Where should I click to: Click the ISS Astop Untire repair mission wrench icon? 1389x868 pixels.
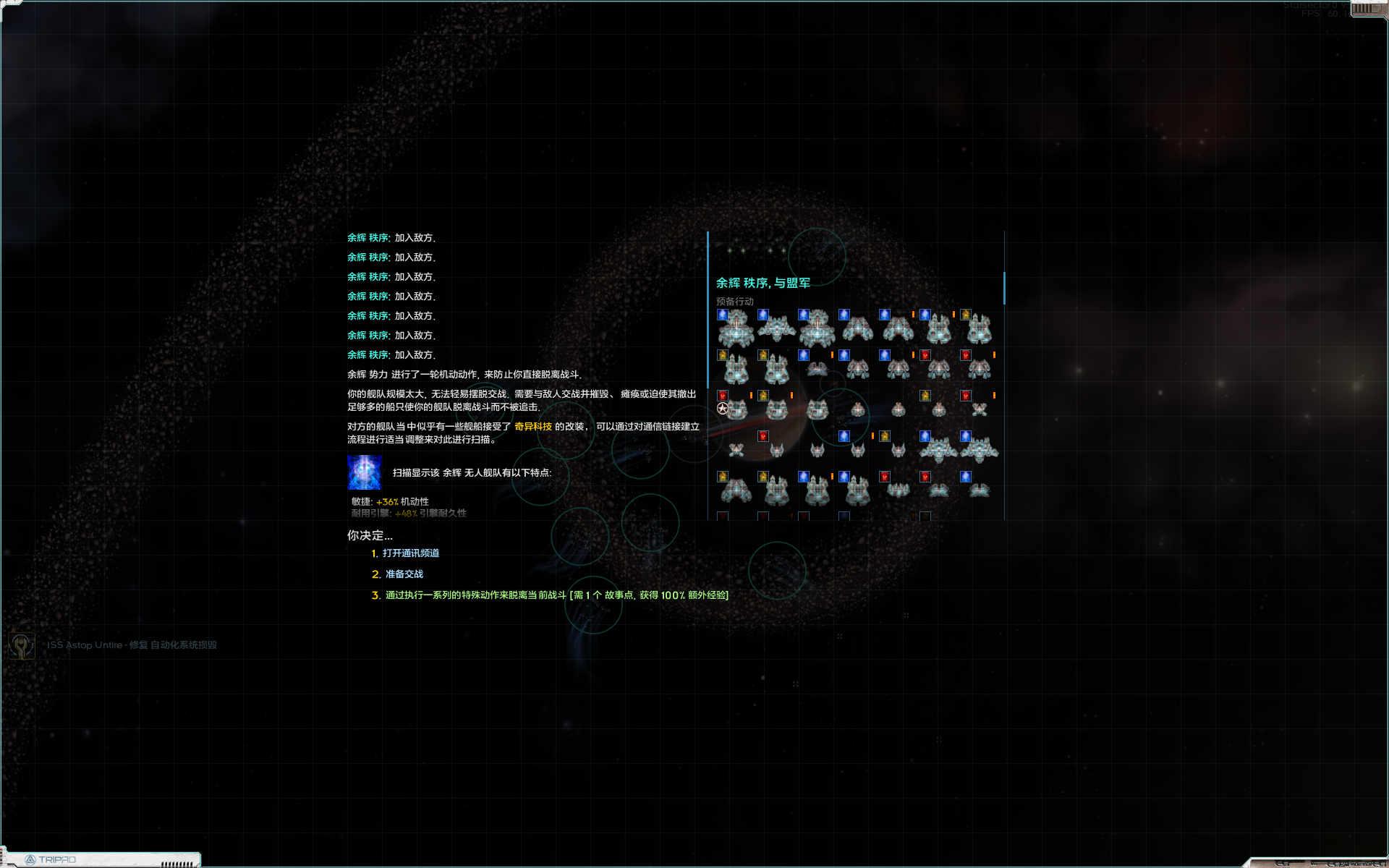(x=22, y=644)
